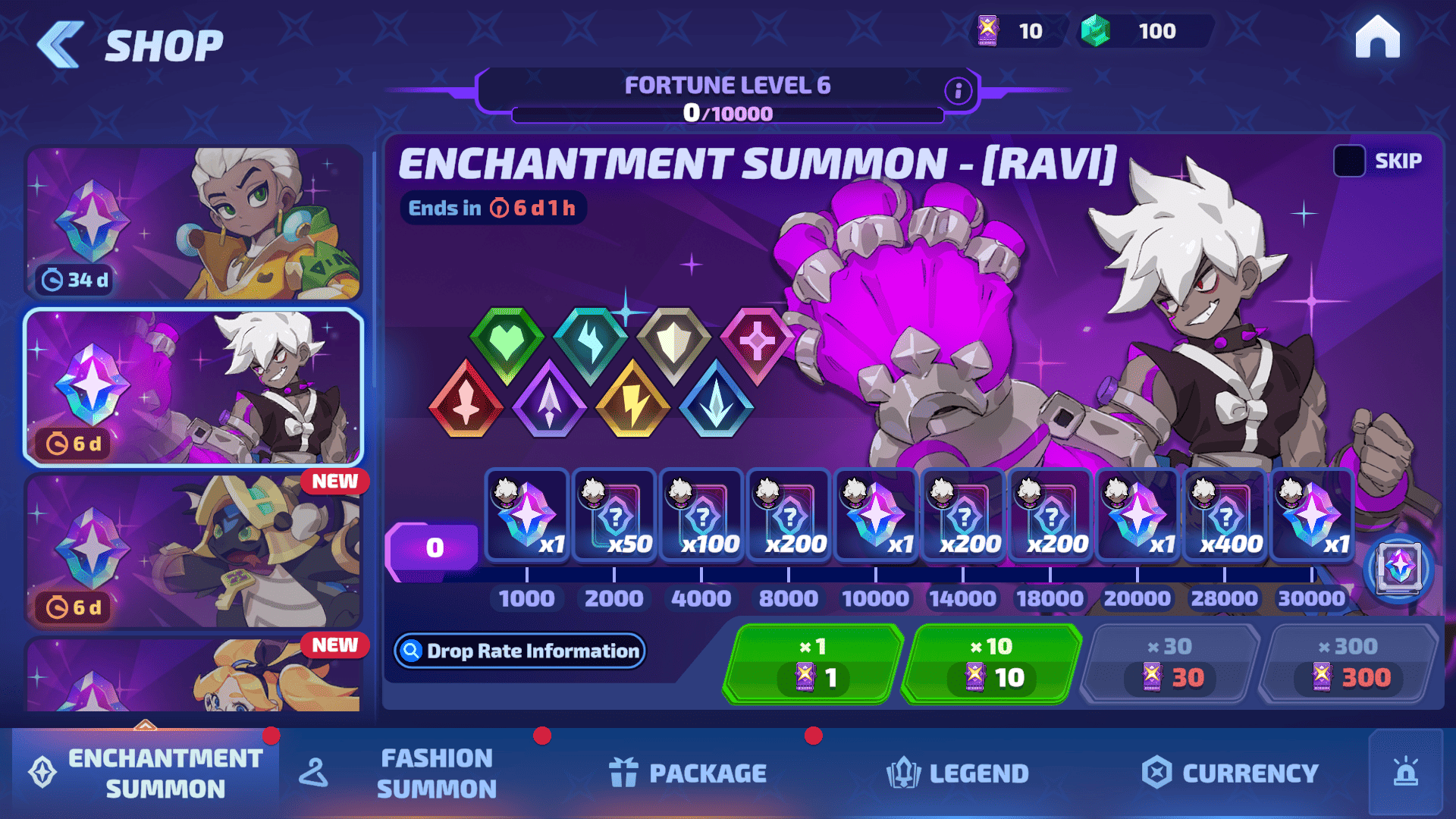Summon once for 1 ticket
This screenshot has width=1456, height=819.
point(813,664)
